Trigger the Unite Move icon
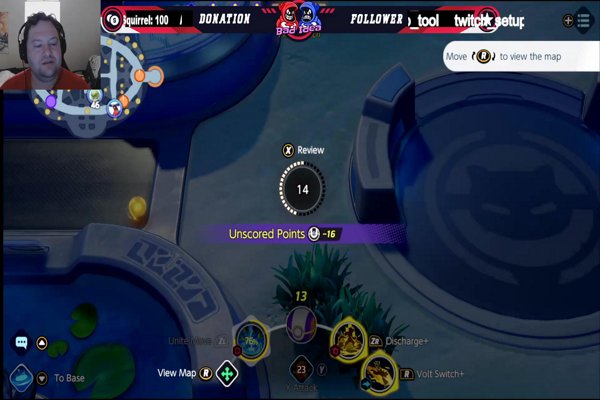Screen dimensions: 600x400 pos(251,342)
